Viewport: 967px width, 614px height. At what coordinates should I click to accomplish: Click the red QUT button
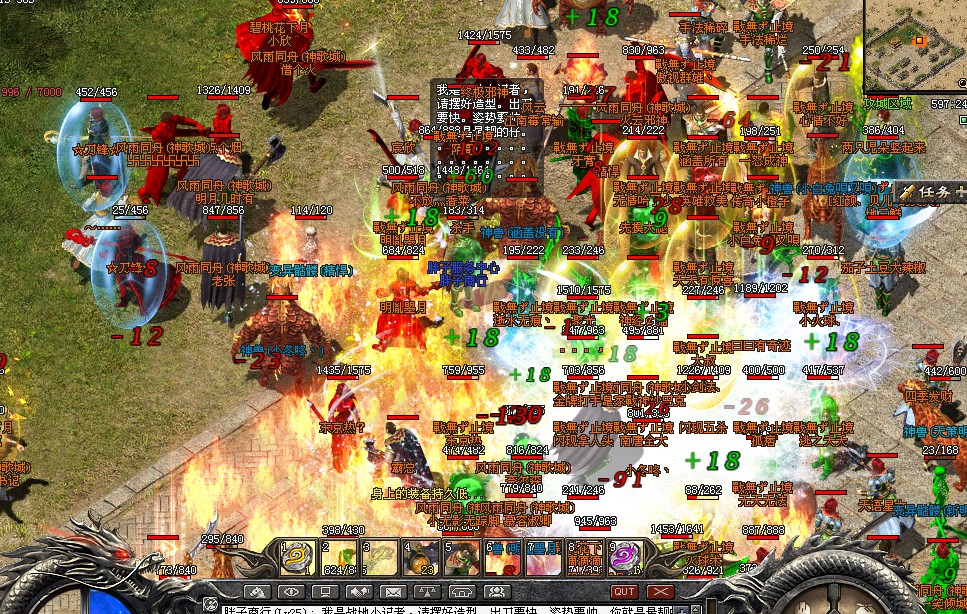(x=624, y=593)
